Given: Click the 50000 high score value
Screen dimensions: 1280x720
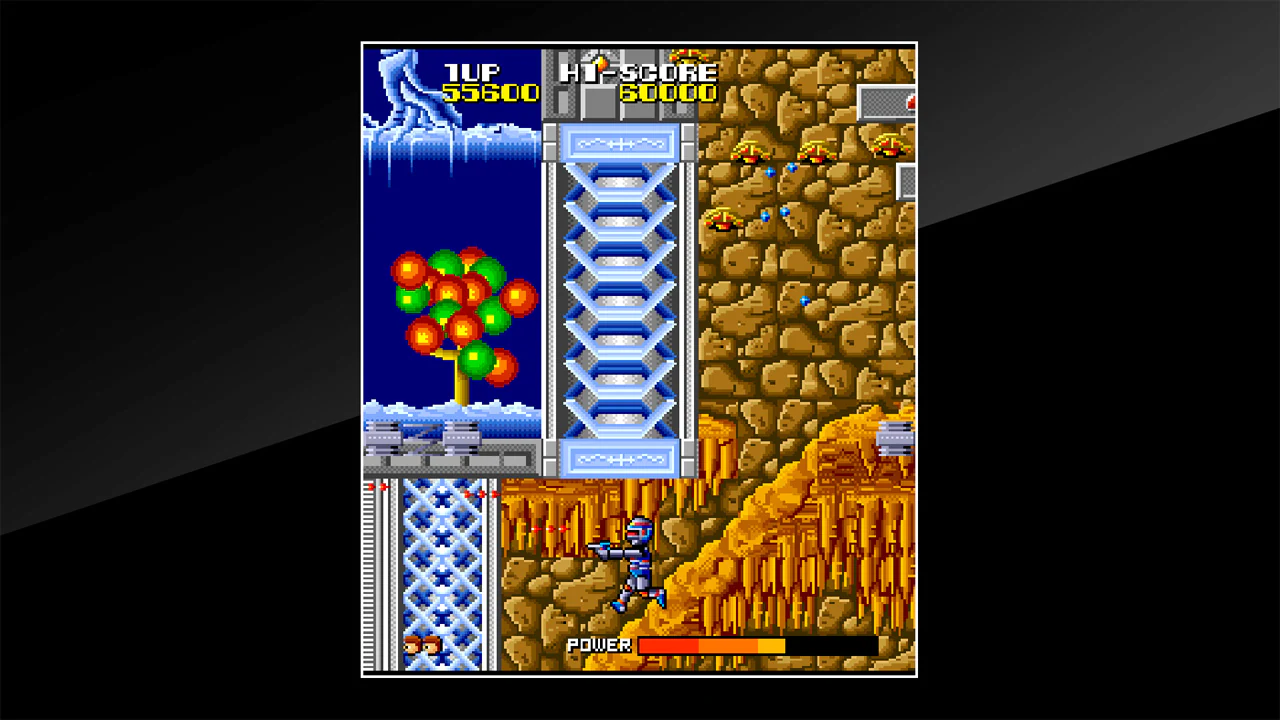Looking at the screenshot, I should pos(668,92).
